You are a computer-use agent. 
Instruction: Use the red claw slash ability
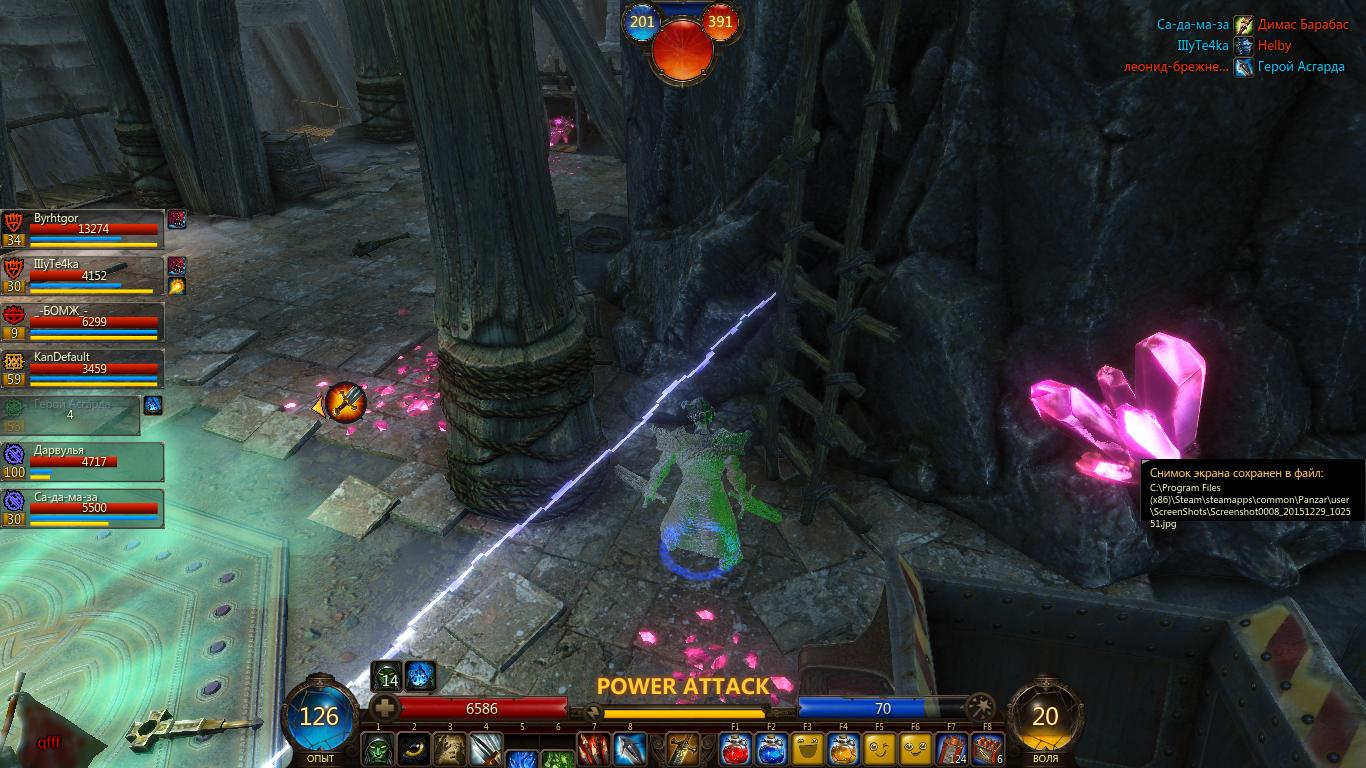(x=594, y=750)
